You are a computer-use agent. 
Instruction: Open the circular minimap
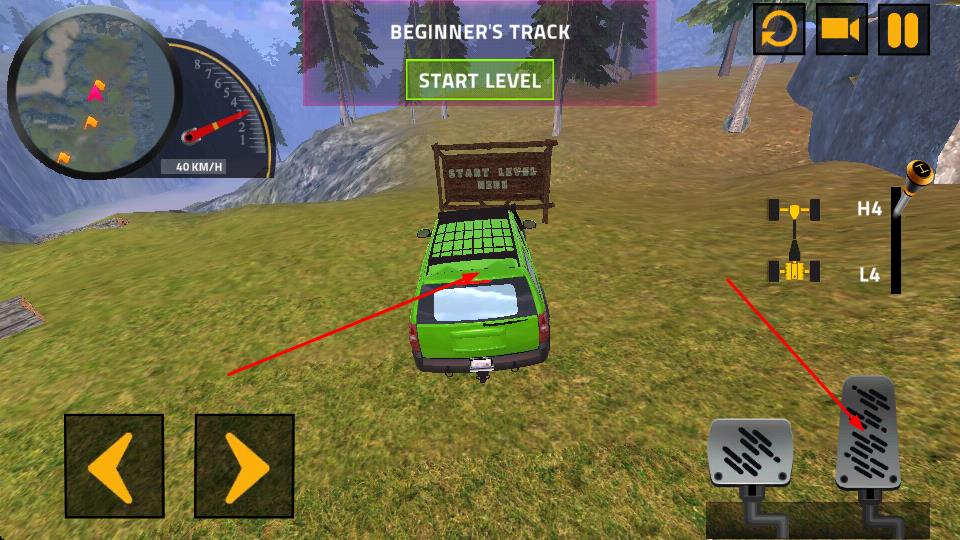pos(92,95)
